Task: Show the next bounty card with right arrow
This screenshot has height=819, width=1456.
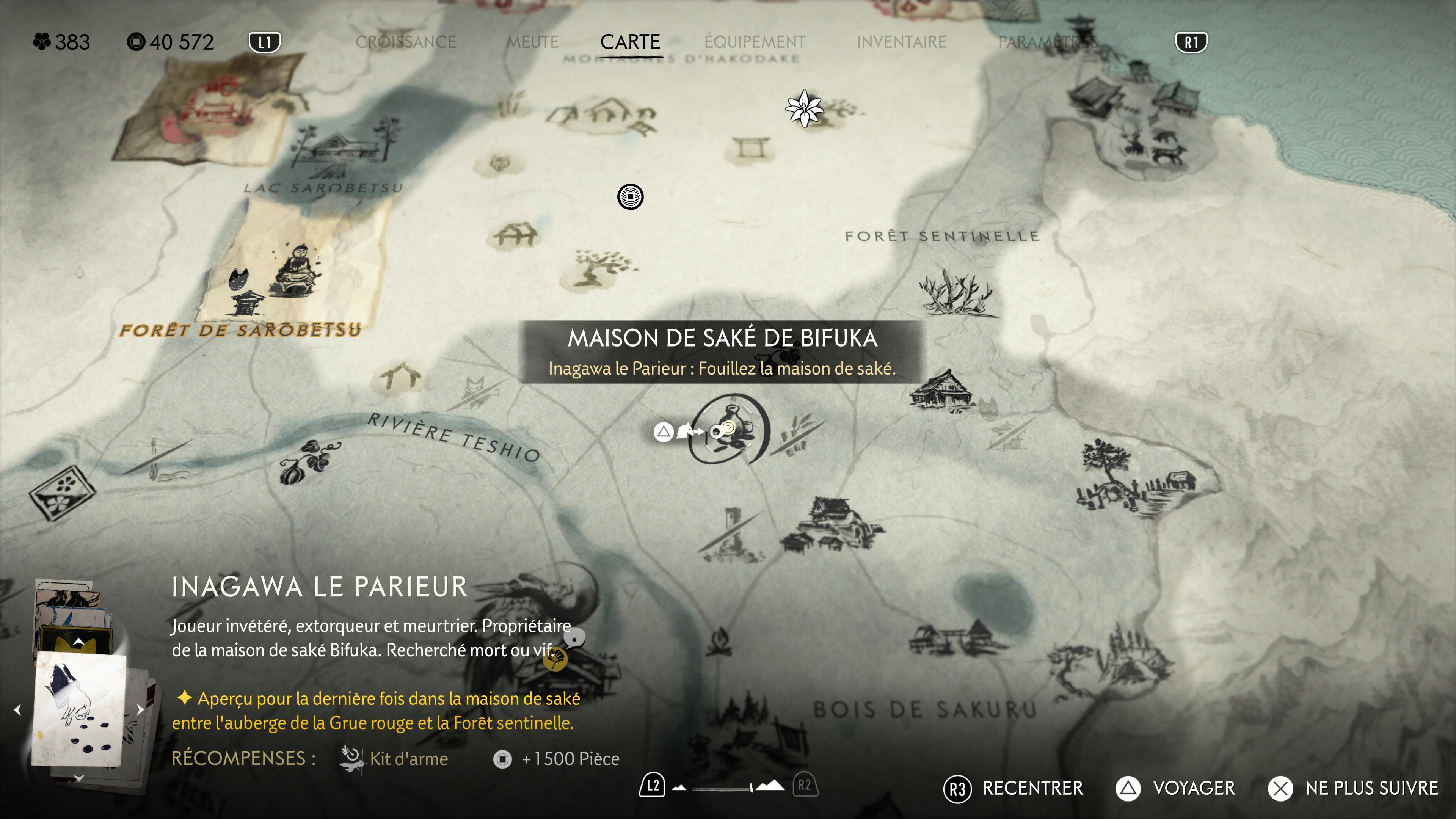Action: coord(140,709)
